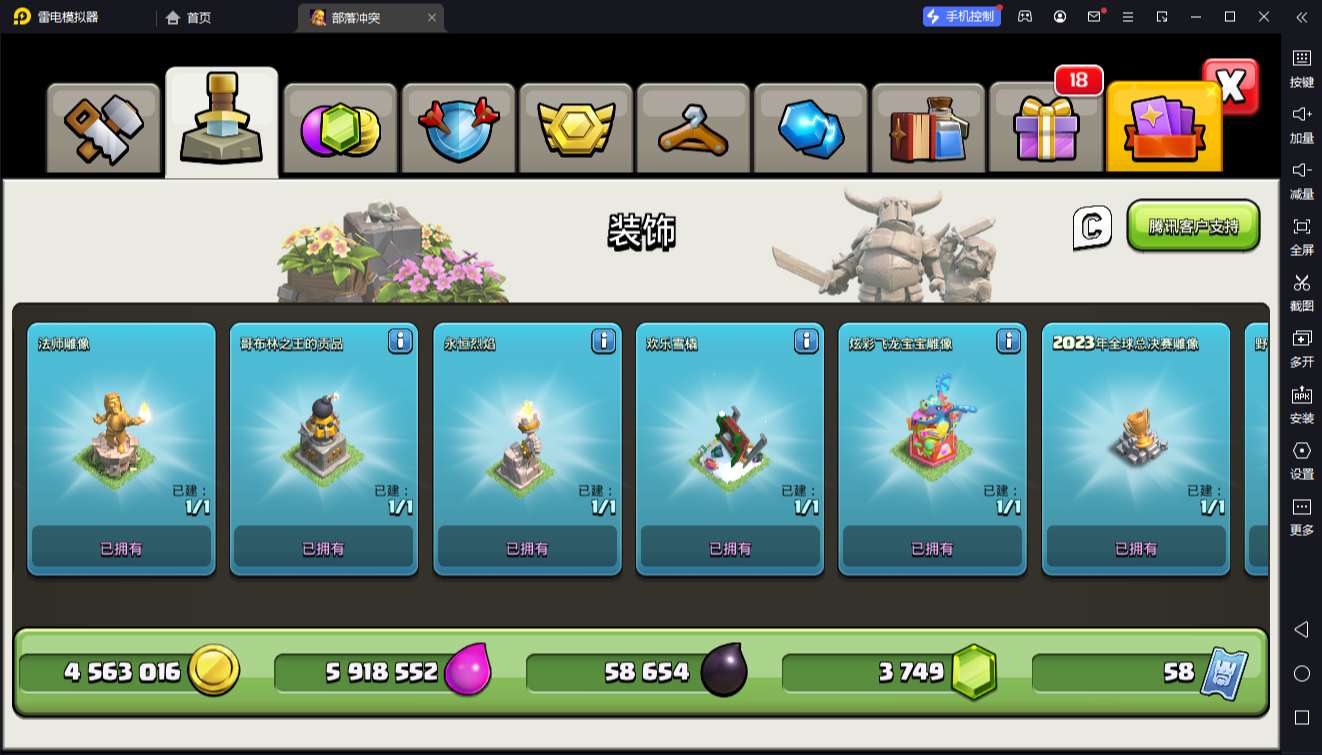The height and width of the screenshot is (755, 1322).
Task: Choose the blue ore crystal tab
Action: click(x=811, y=129)
